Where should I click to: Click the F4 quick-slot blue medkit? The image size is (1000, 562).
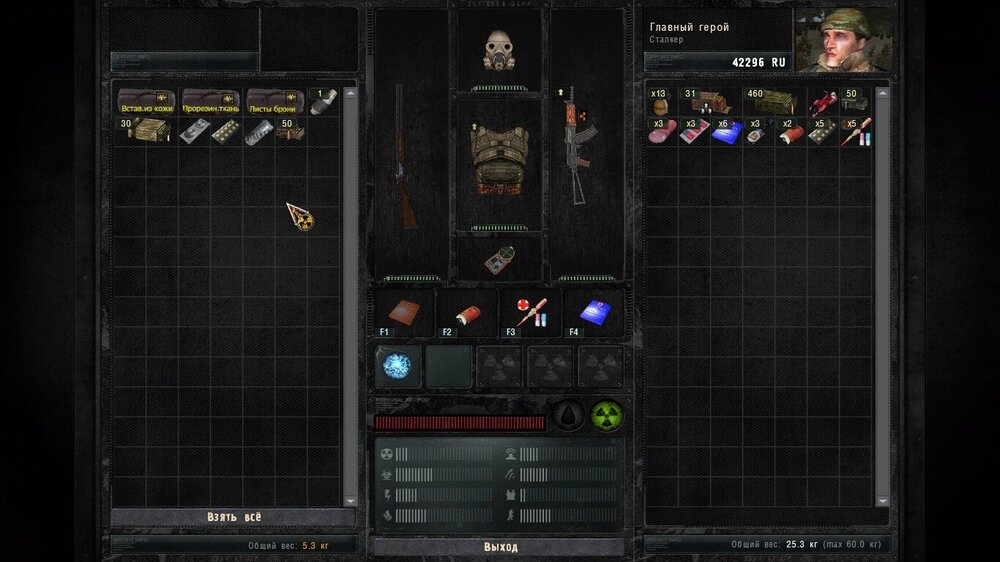point(594,313)
